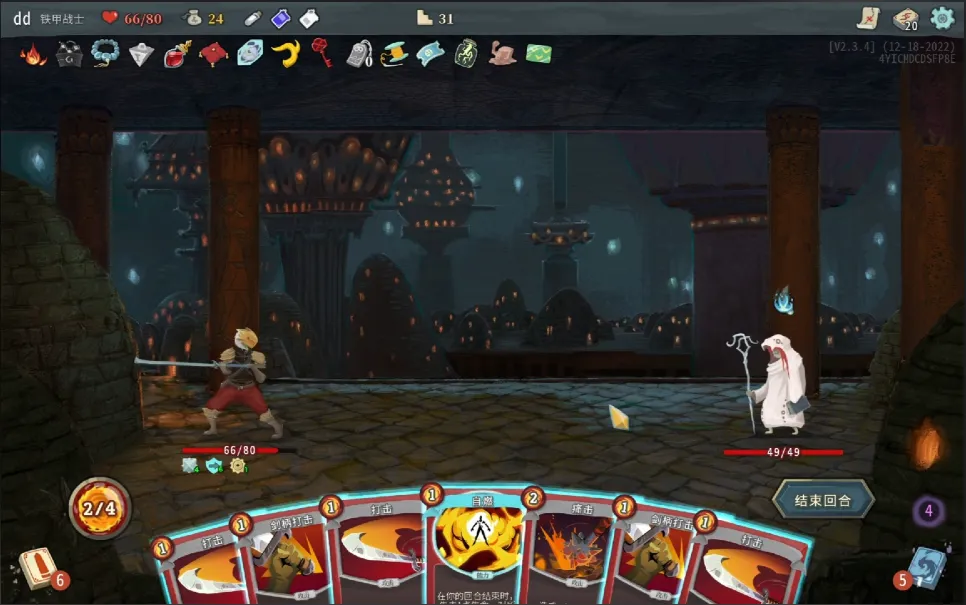
Task: Show the exhaust pile with 4 cards
Action: click(x=928, y=512)
